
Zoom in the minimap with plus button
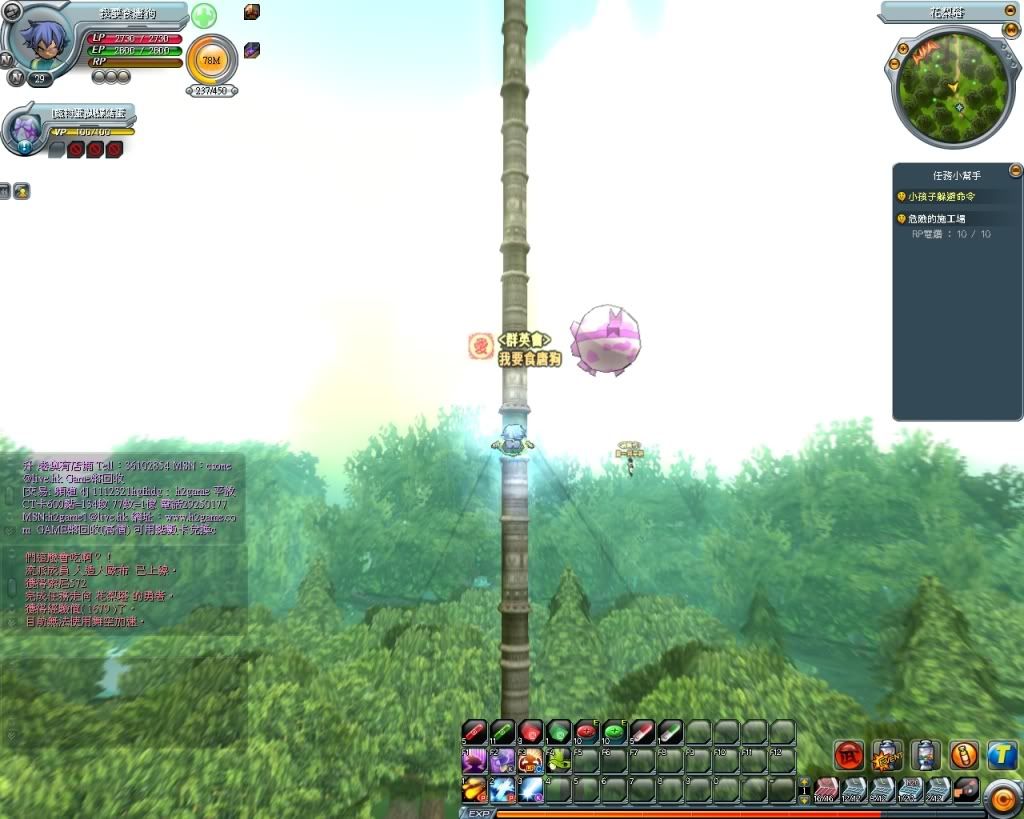(903, 47)
